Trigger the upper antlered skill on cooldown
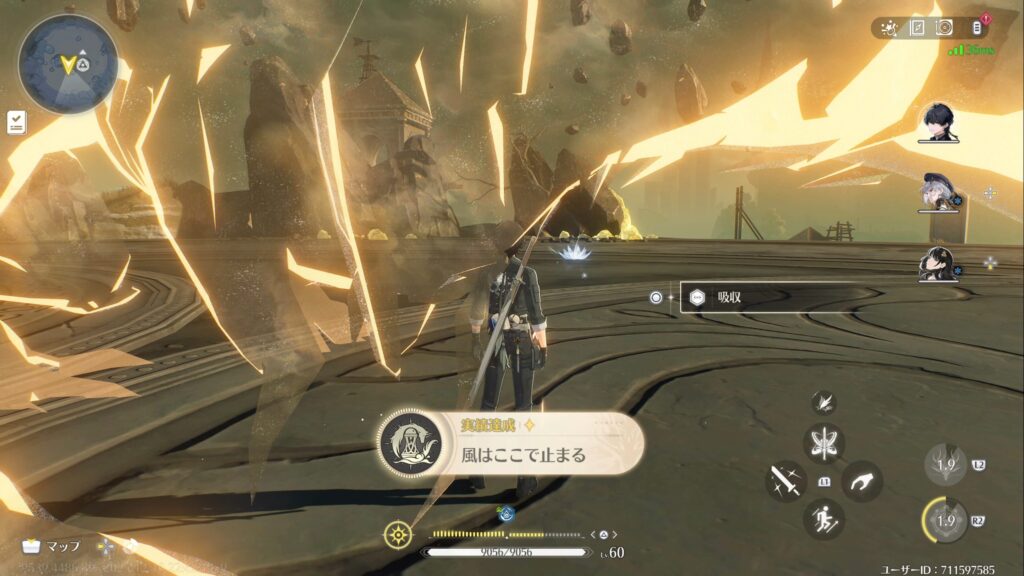Screen dimensions: 1024x576 coord(945,463)
